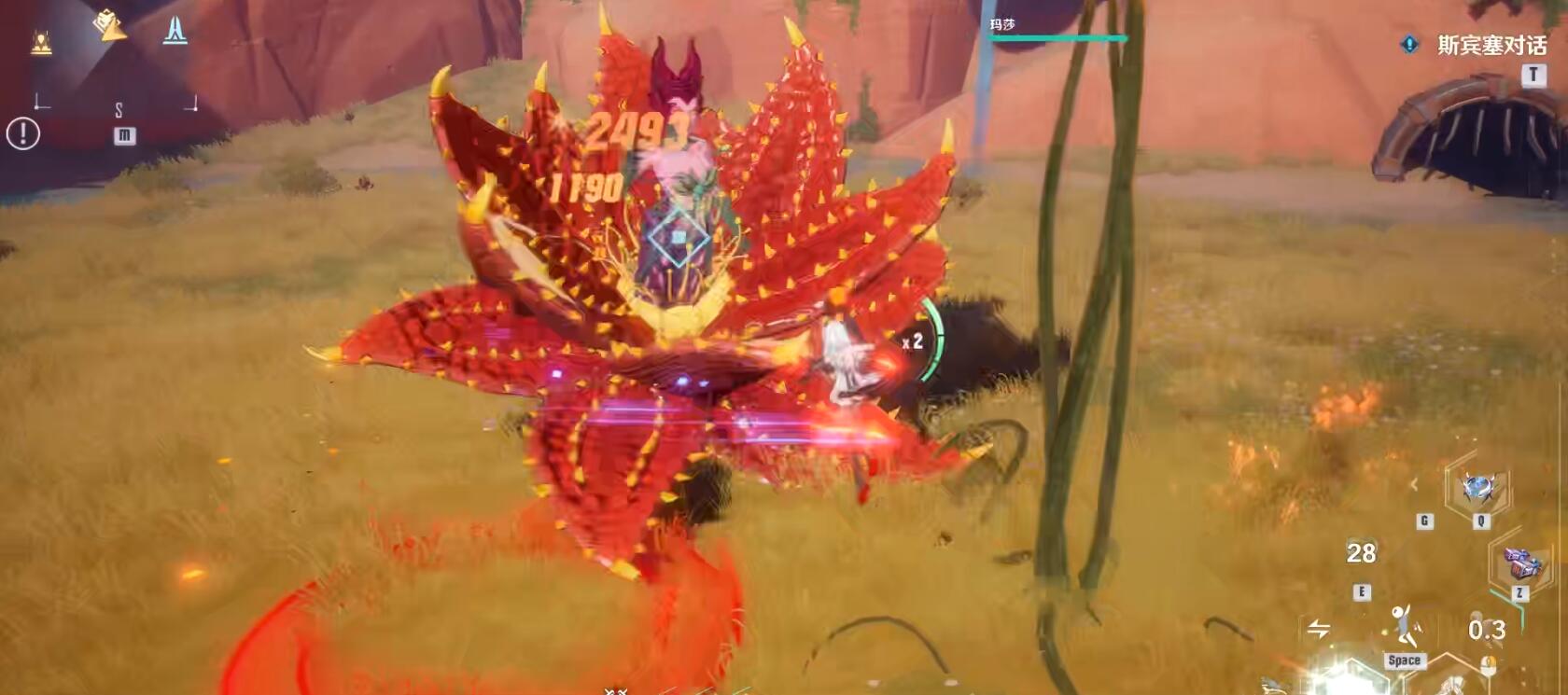Image resolution: width=1568 pixels, height=695 pixels.
Task: Open the circled exclamation alert icon
Action: 23,134
